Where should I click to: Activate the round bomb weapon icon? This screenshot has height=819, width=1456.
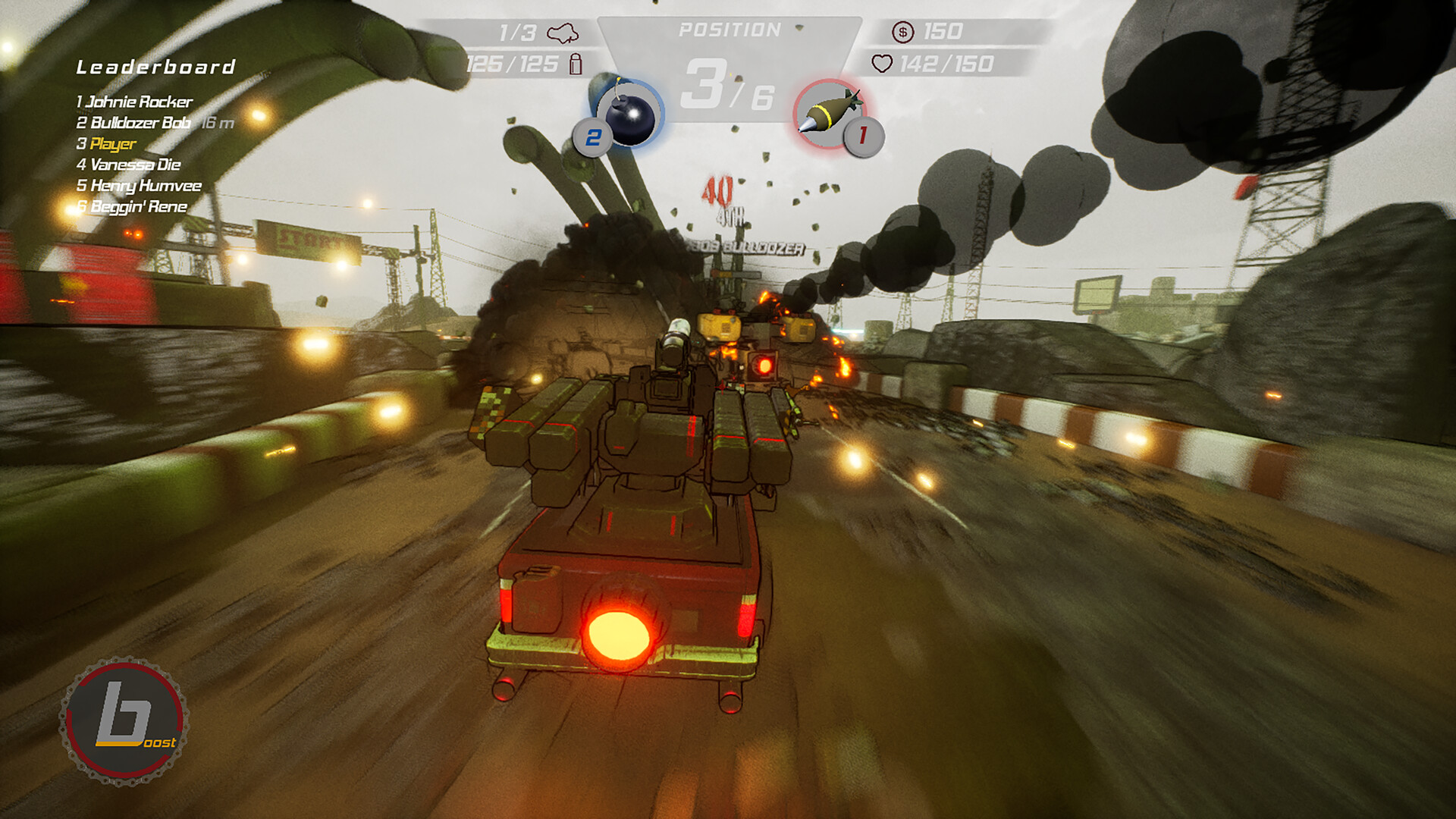(629, 115)
